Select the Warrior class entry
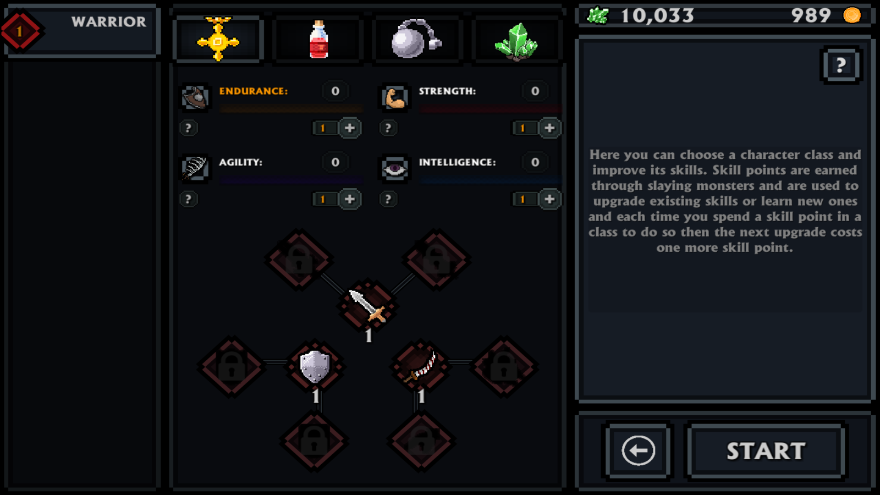This screenshot has width=880, height=495. pyautogui.click(x=82, y=30)
